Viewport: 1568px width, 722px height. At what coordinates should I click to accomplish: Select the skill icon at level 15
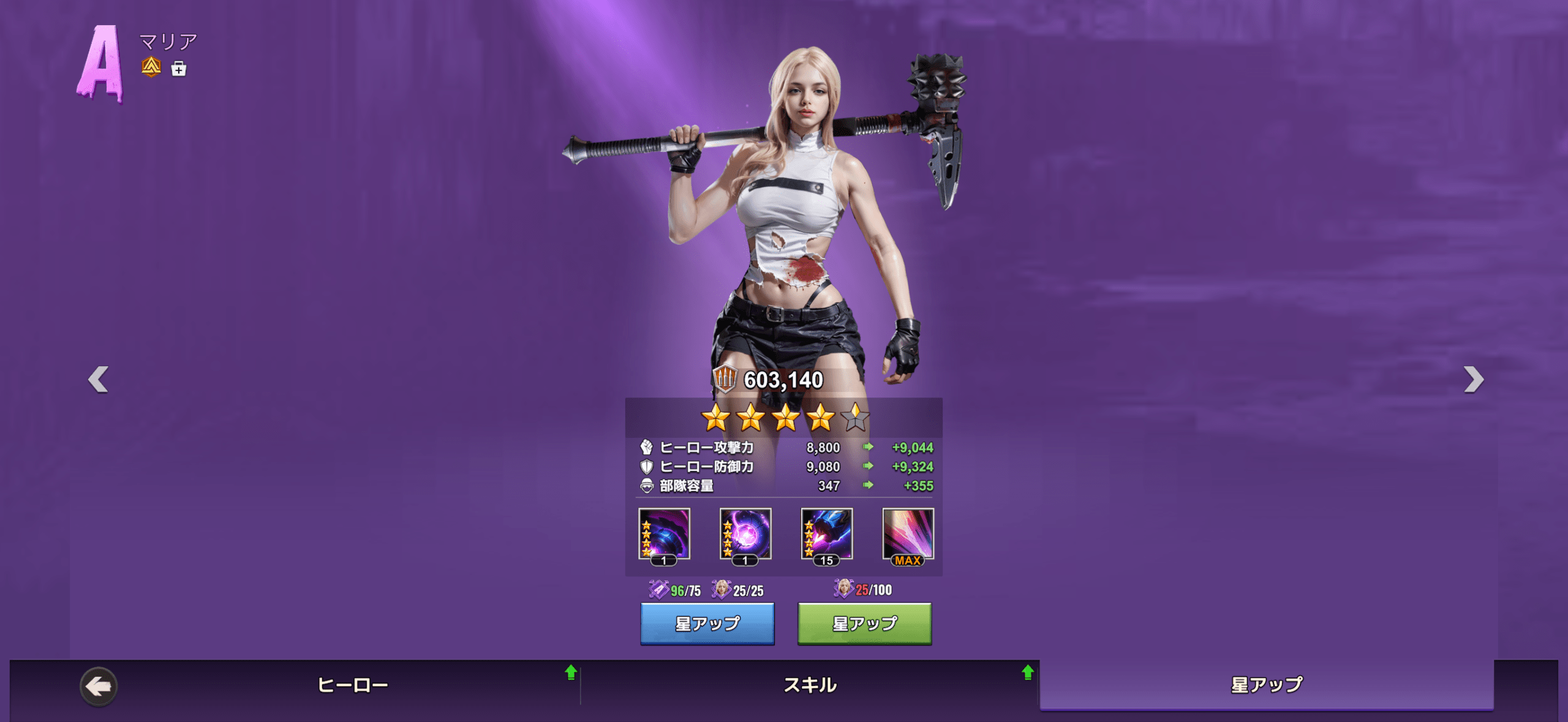click(826, 535)
